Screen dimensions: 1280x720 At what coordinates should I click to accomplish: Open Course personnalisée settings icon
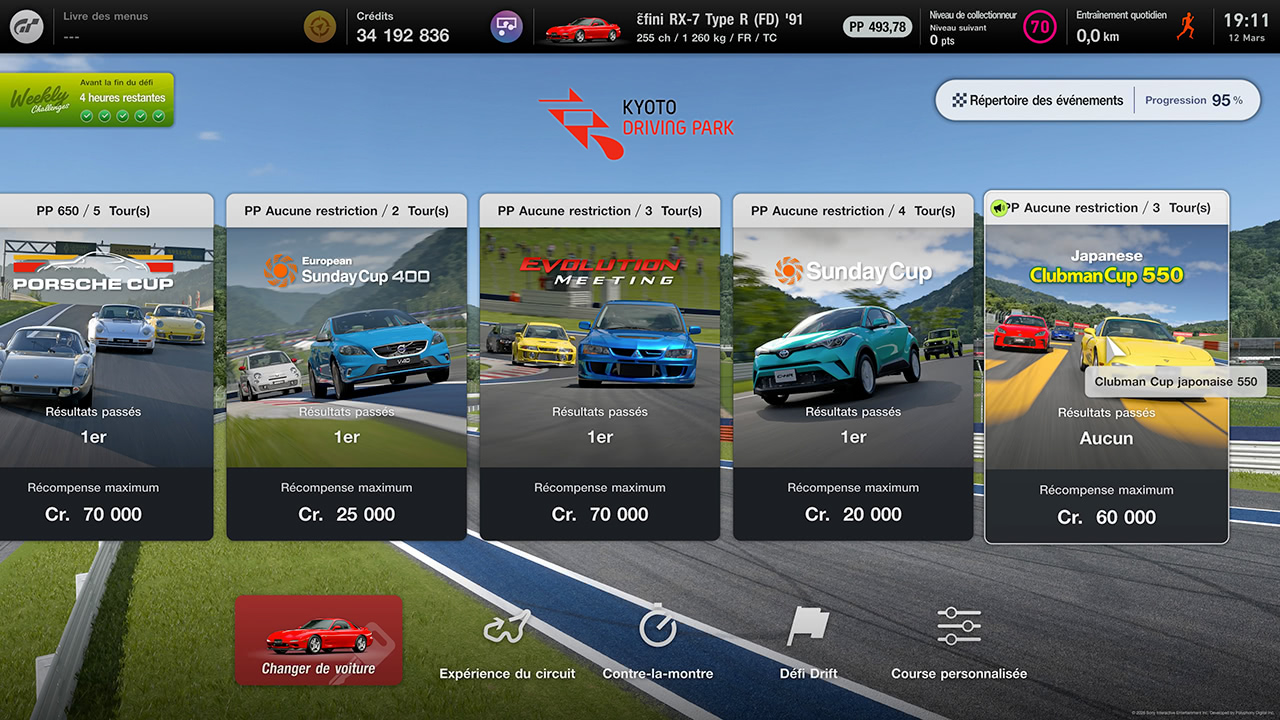tap(958, 625)
